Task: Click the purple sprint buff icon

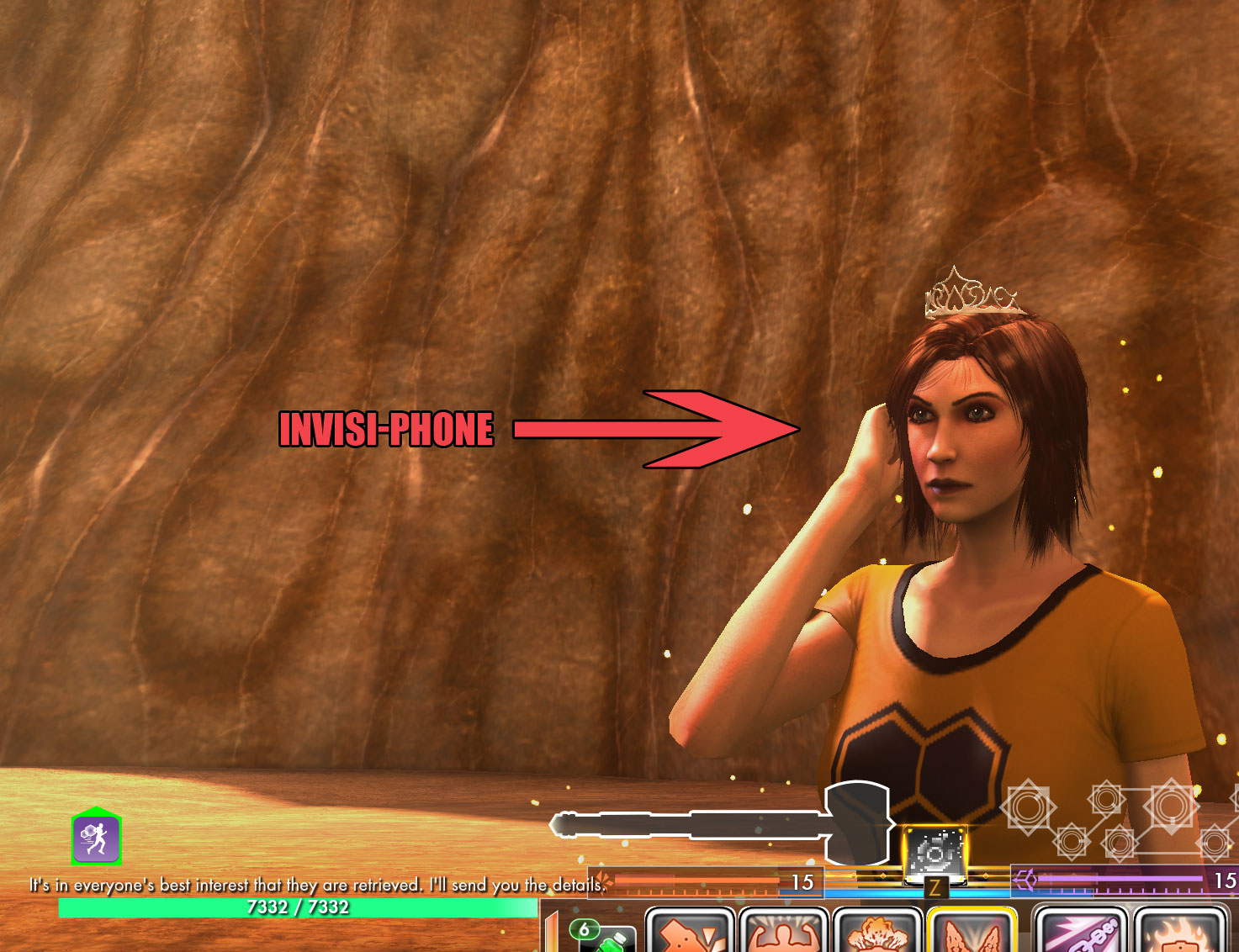Action: pos(96,838)
